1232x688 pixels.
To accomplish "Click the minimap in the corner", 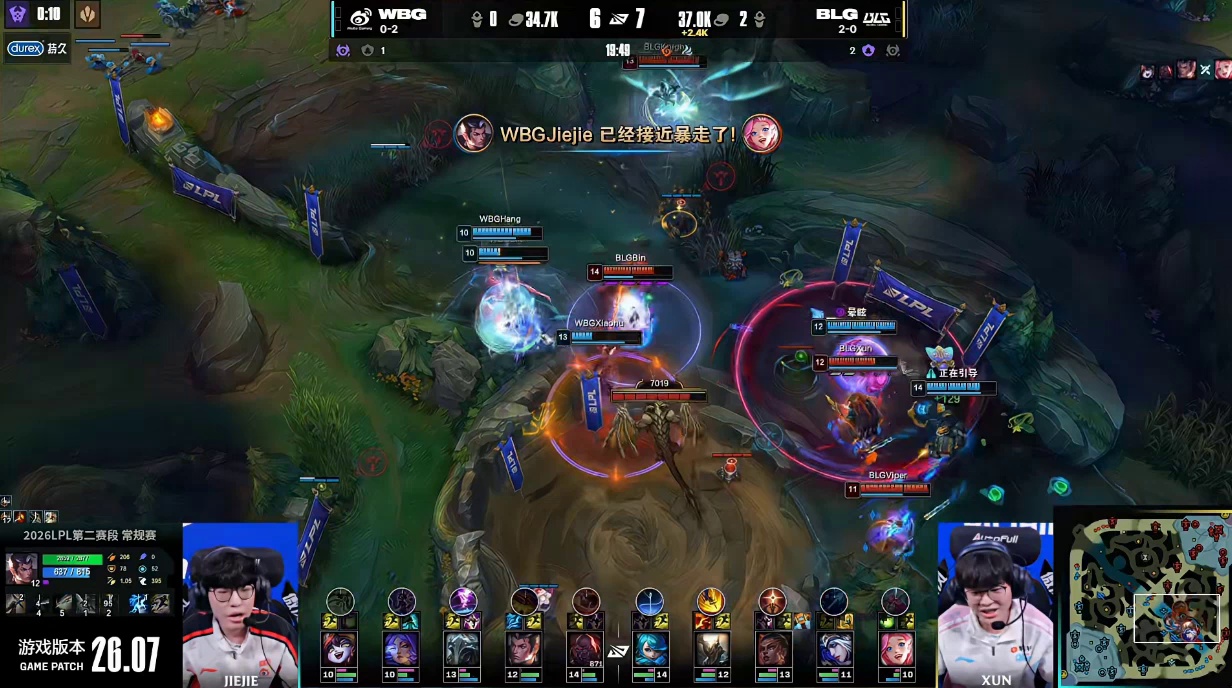I will (x=1143, y=596).
